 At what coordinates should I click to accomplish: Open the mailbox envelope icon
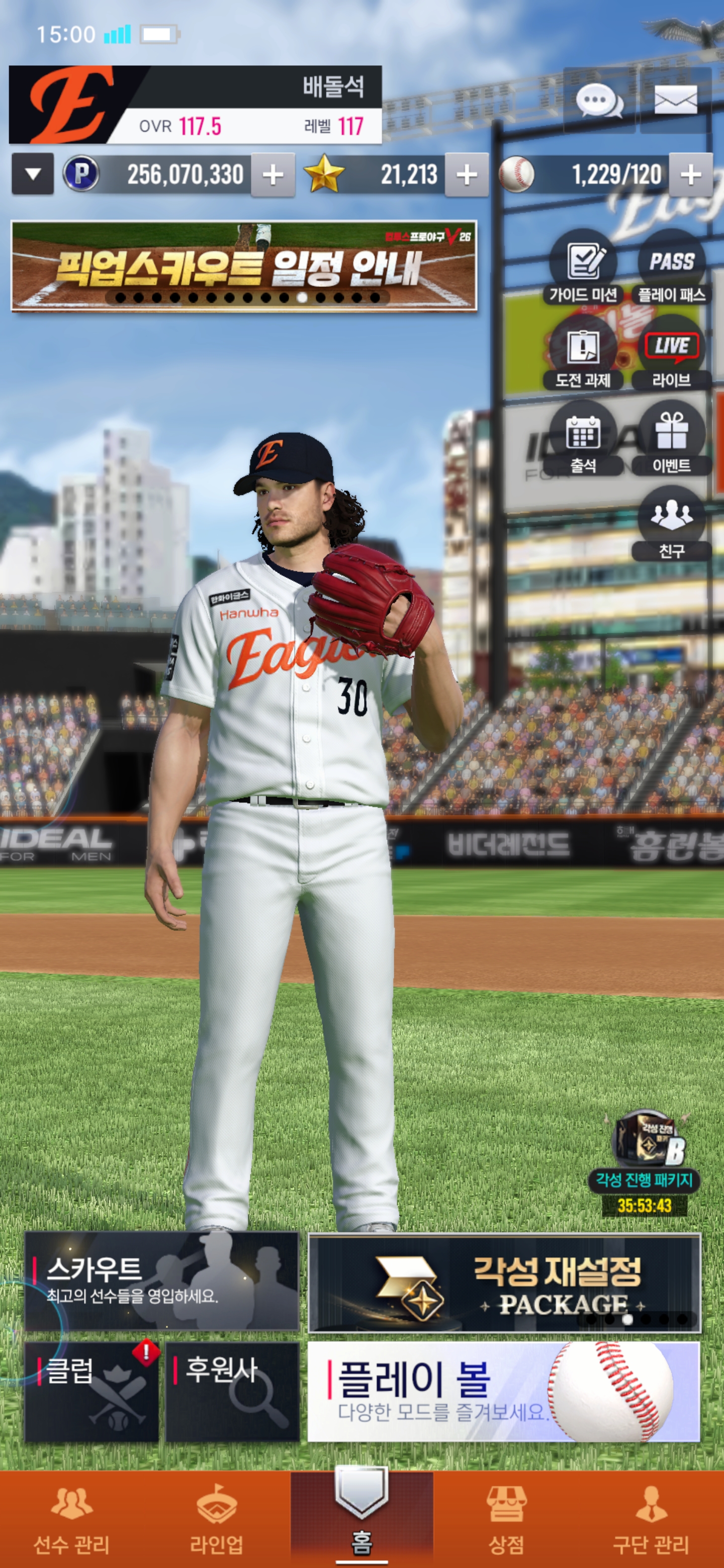[675, 101]
